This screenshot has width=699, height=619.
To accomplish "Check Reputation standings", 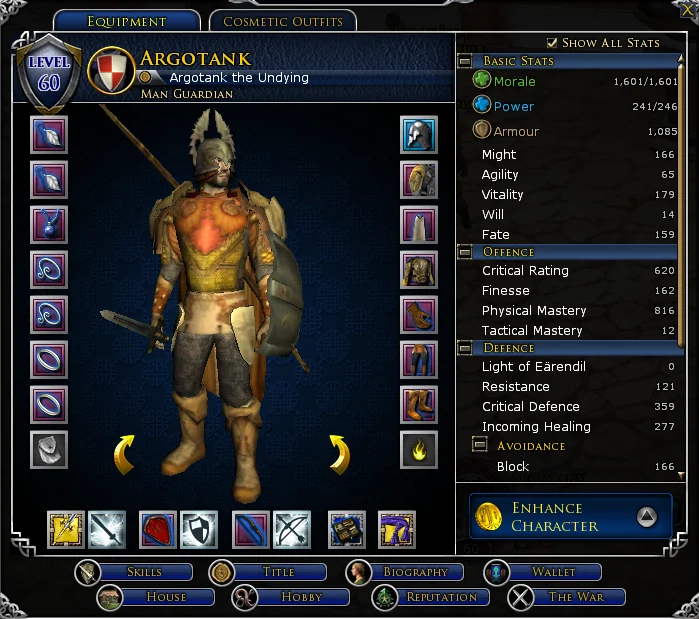I will click(x=440, y=597).
